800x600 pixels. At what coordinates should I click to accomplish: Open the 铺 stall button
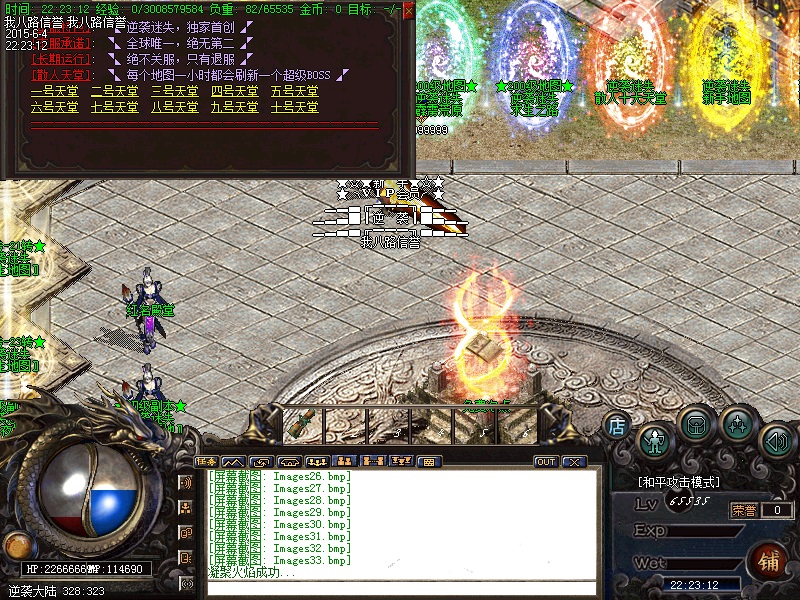click(x=770, y=560)
